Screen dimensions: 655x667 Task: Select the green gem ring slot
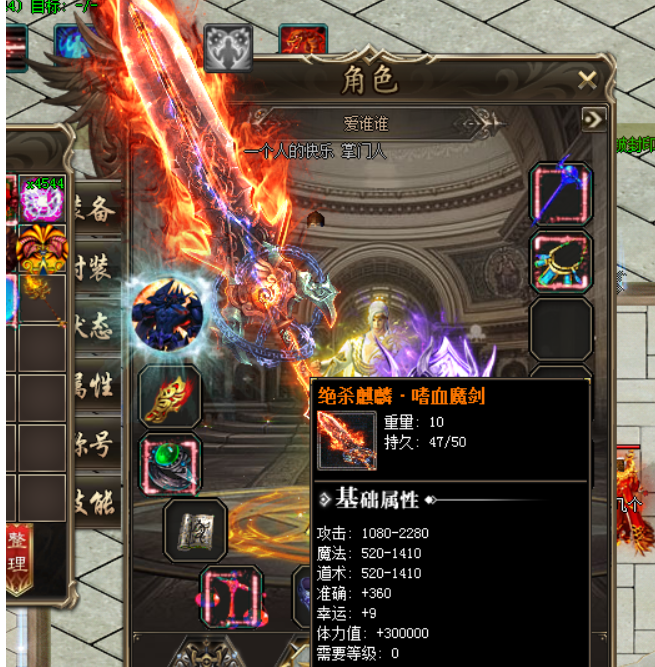[x=169, y=463]
